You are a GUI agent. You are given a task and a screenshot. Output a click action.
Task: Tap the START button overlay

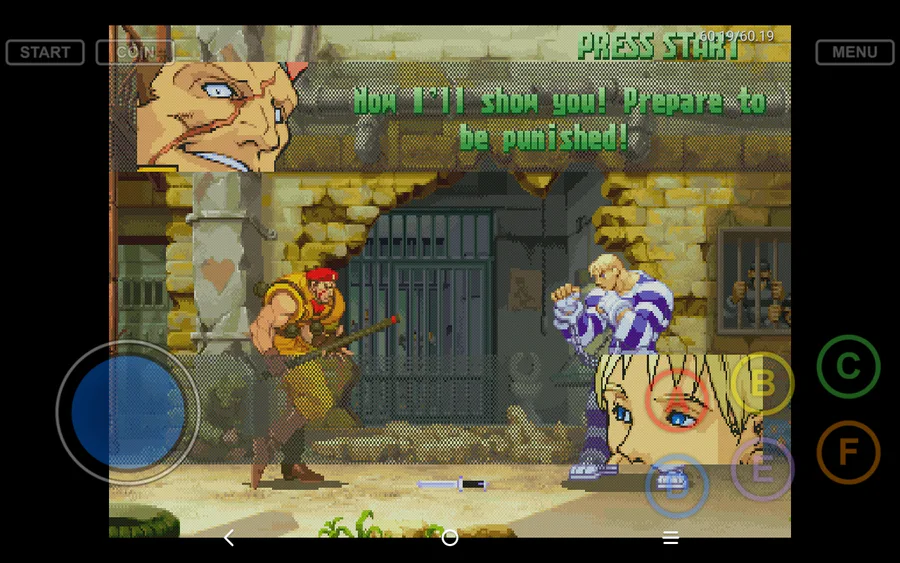click(45, 52)
